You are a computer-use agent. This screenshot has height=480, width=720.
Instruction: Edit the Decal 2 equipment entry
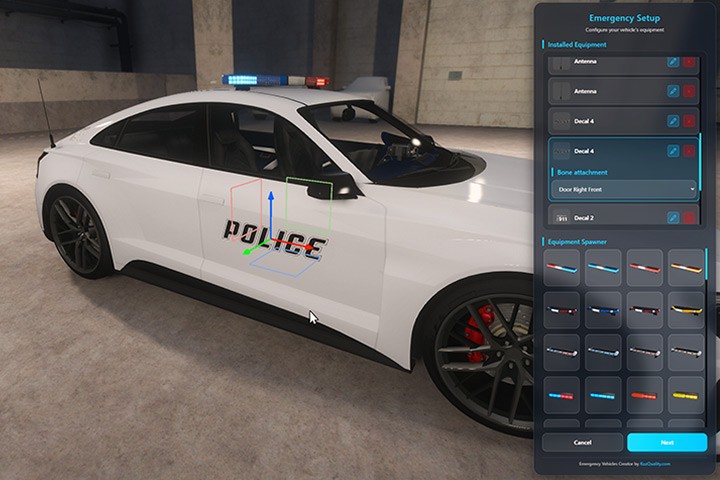point(673,217)
